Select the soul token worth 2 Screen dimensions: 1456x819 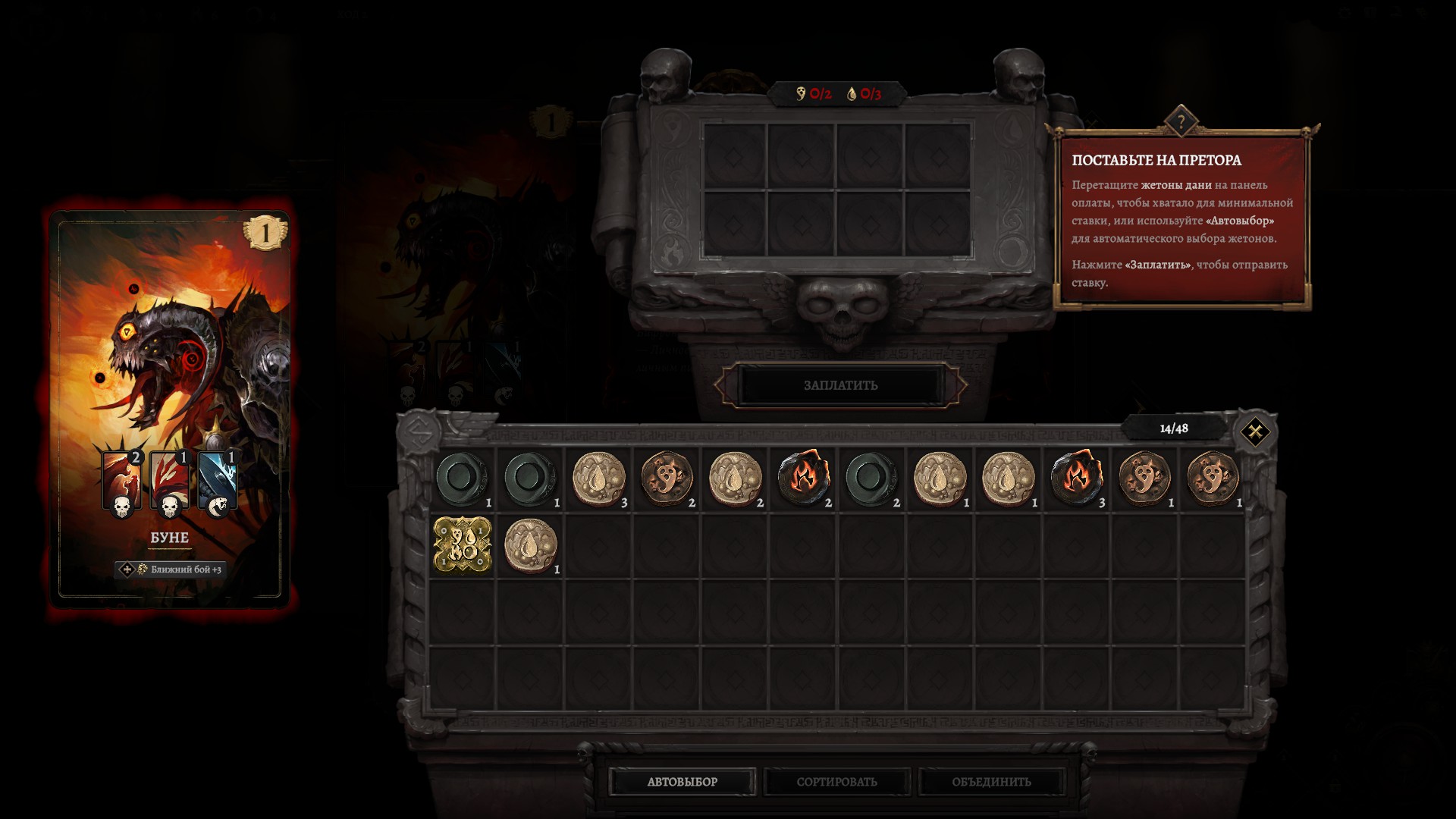click(667, 479)
